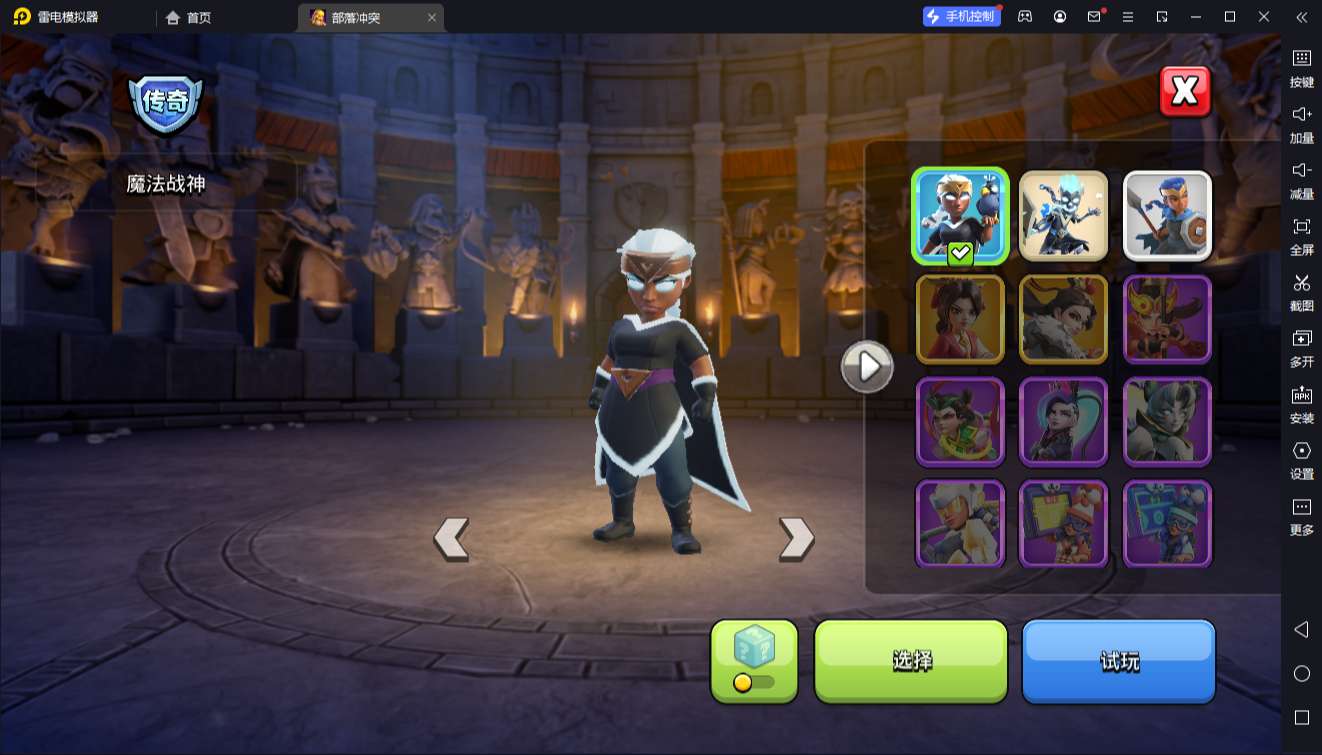
Task: Show the next skin with right arrow
Action: (x=796, y=538)
